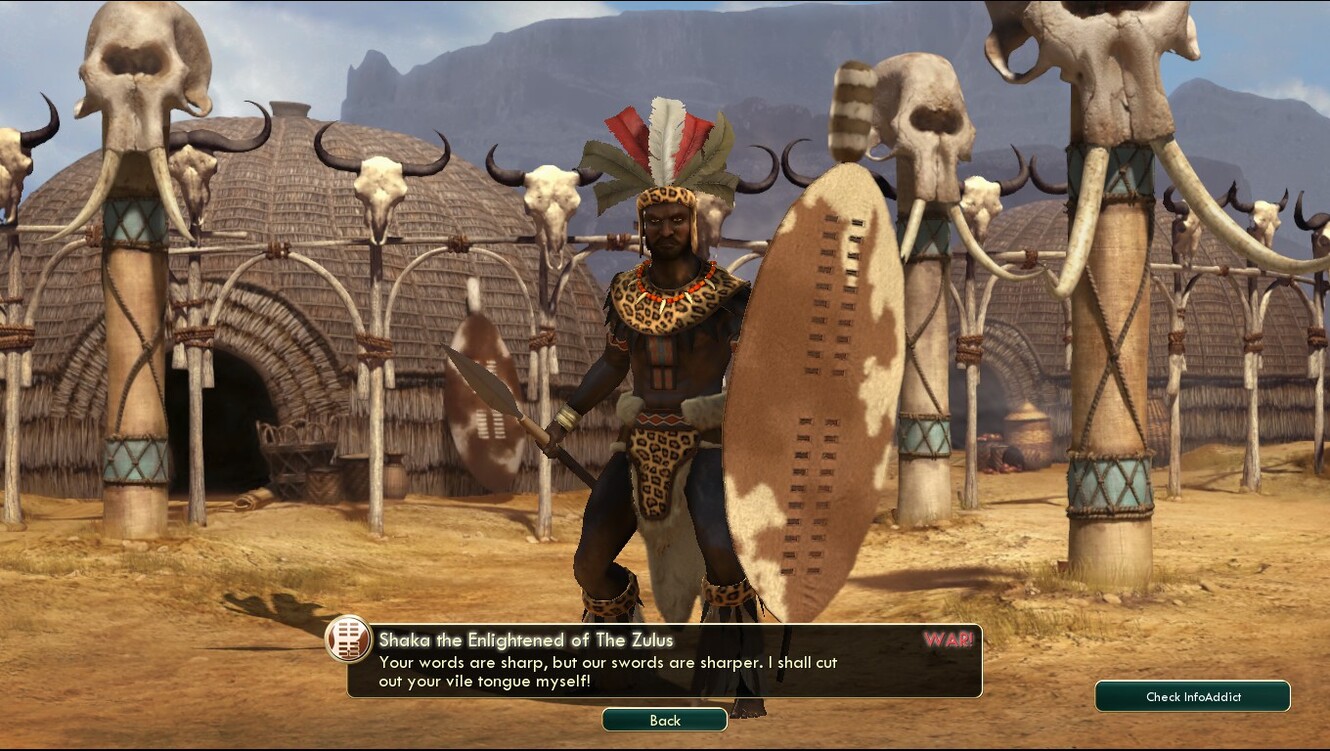Open the Check InfoAddict panel
The height and width of the screenshot is (751, 1330).
click(x=1192, y=696)
